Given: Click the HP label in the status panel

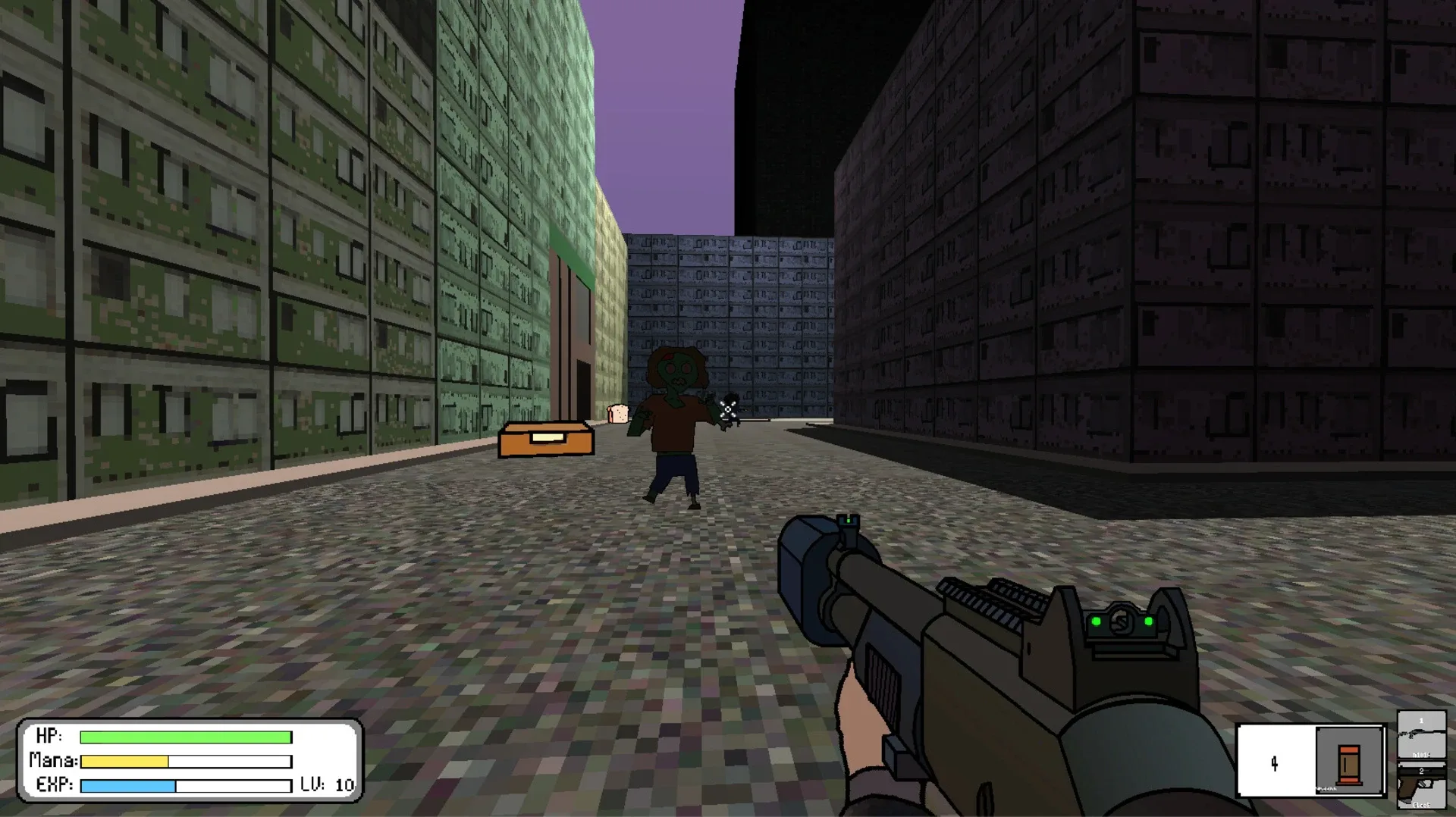Looking at the screenshot, I should [47, 736].
